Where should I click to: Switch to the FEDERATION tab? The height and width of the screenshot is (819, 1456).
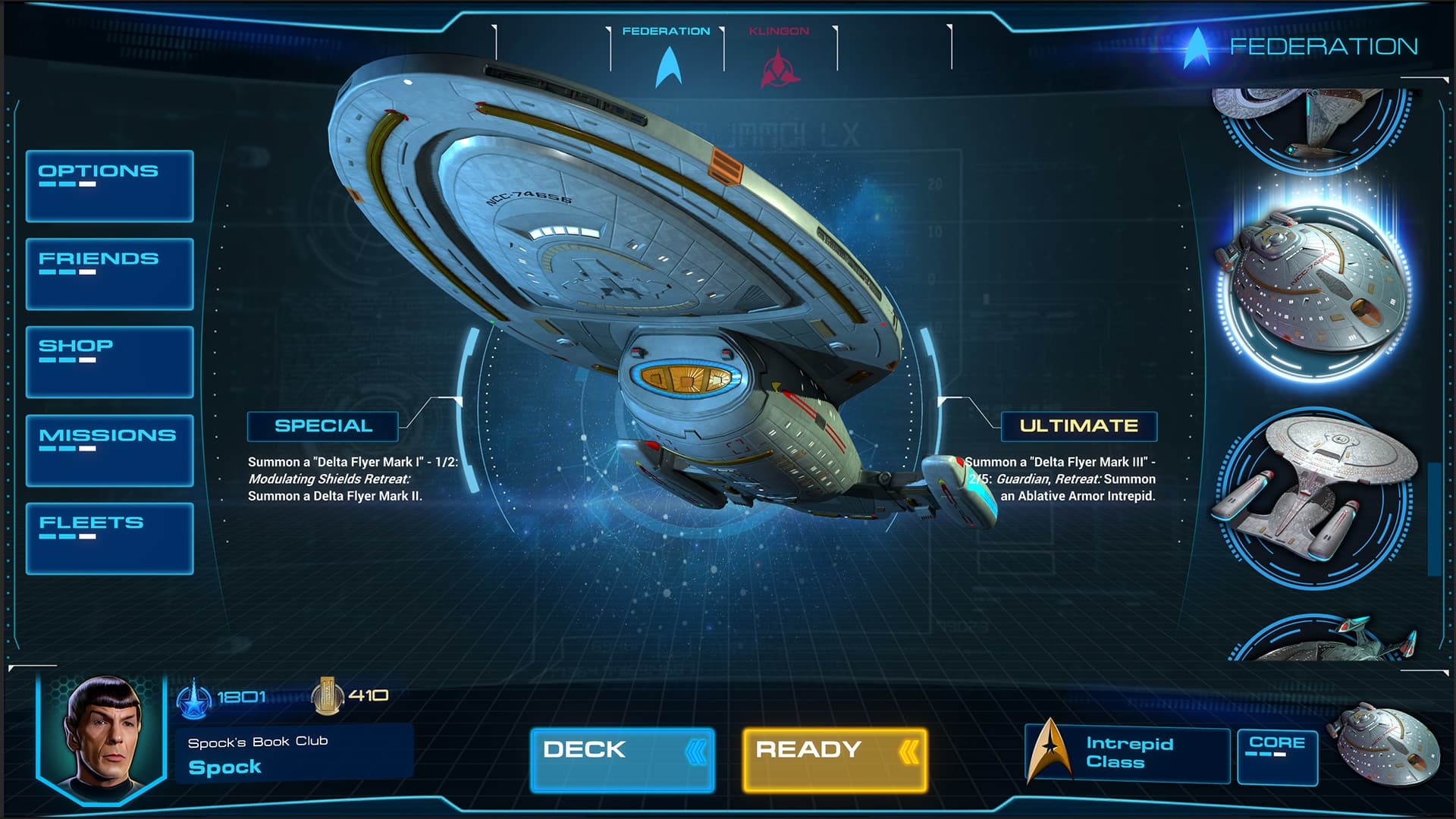pyautogui.click(x=667, y=32)
